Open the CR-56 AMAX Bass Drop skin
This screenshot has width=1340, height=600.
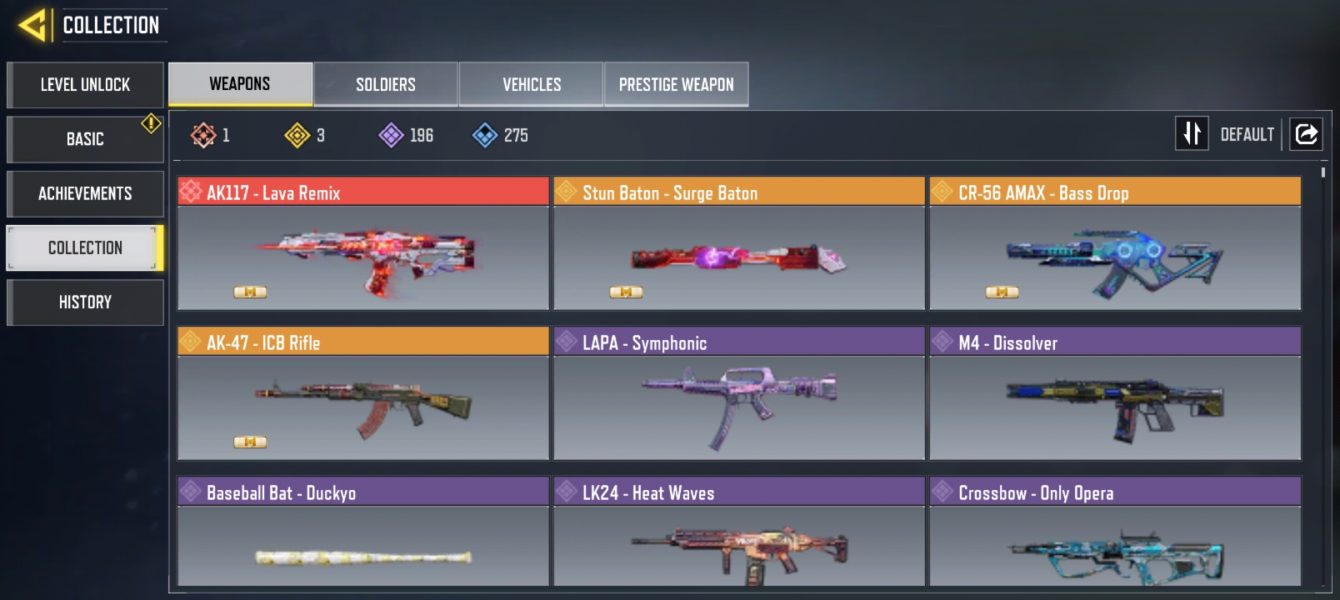[x=1115, y=256]
